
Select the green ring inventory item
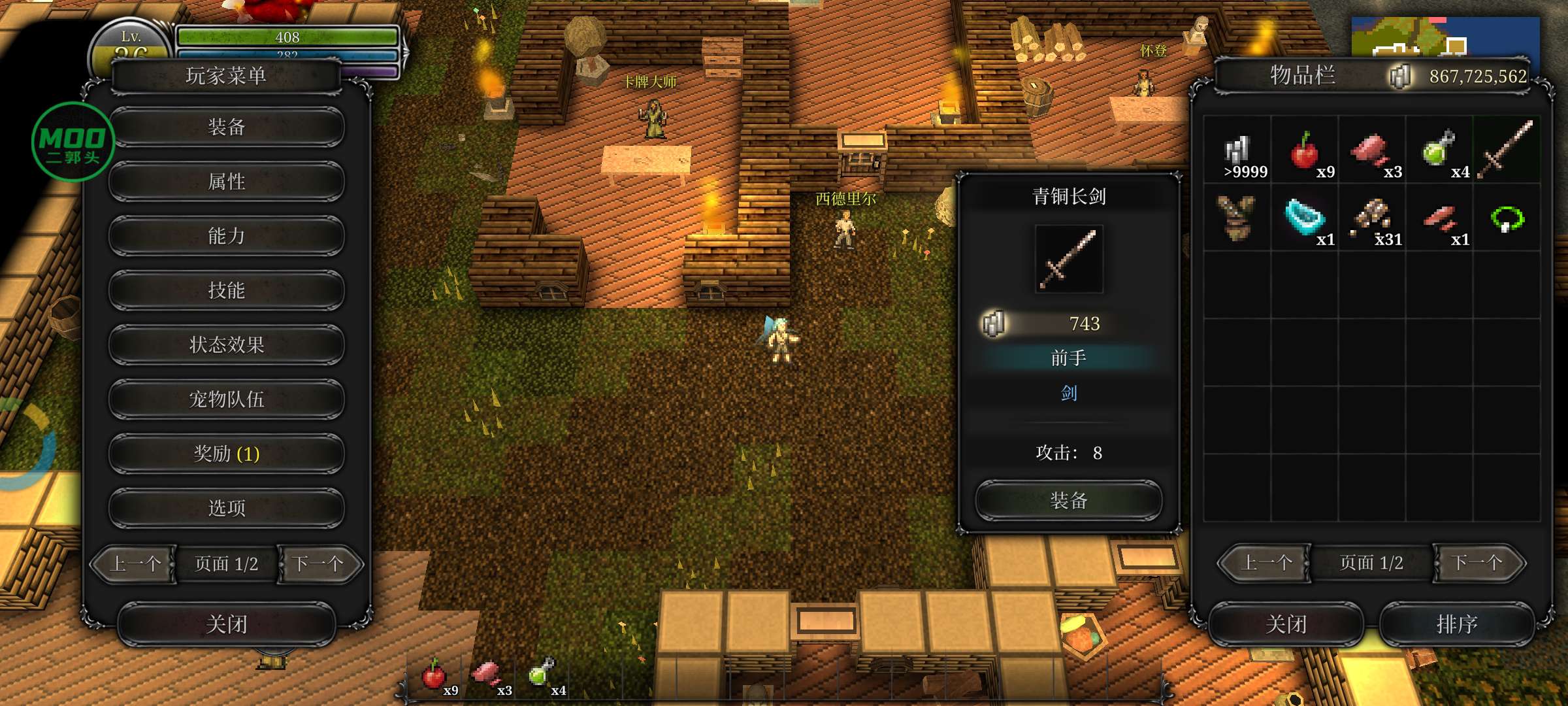coord(1507,218)
